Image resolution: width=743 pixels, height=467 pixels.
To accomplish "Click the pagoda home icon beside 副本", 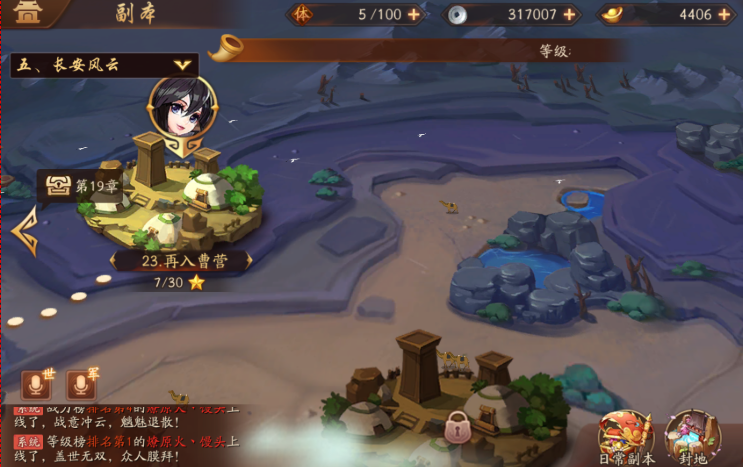I will (x=27, y=14).
